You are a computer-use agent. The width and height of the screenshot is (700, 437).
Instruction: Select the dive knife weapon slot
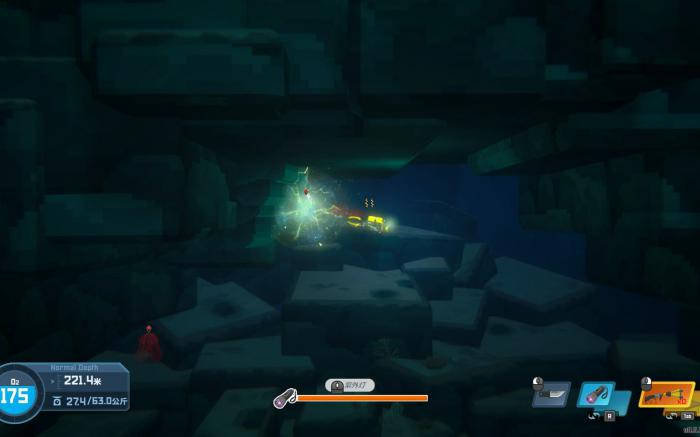coord(551,394)
